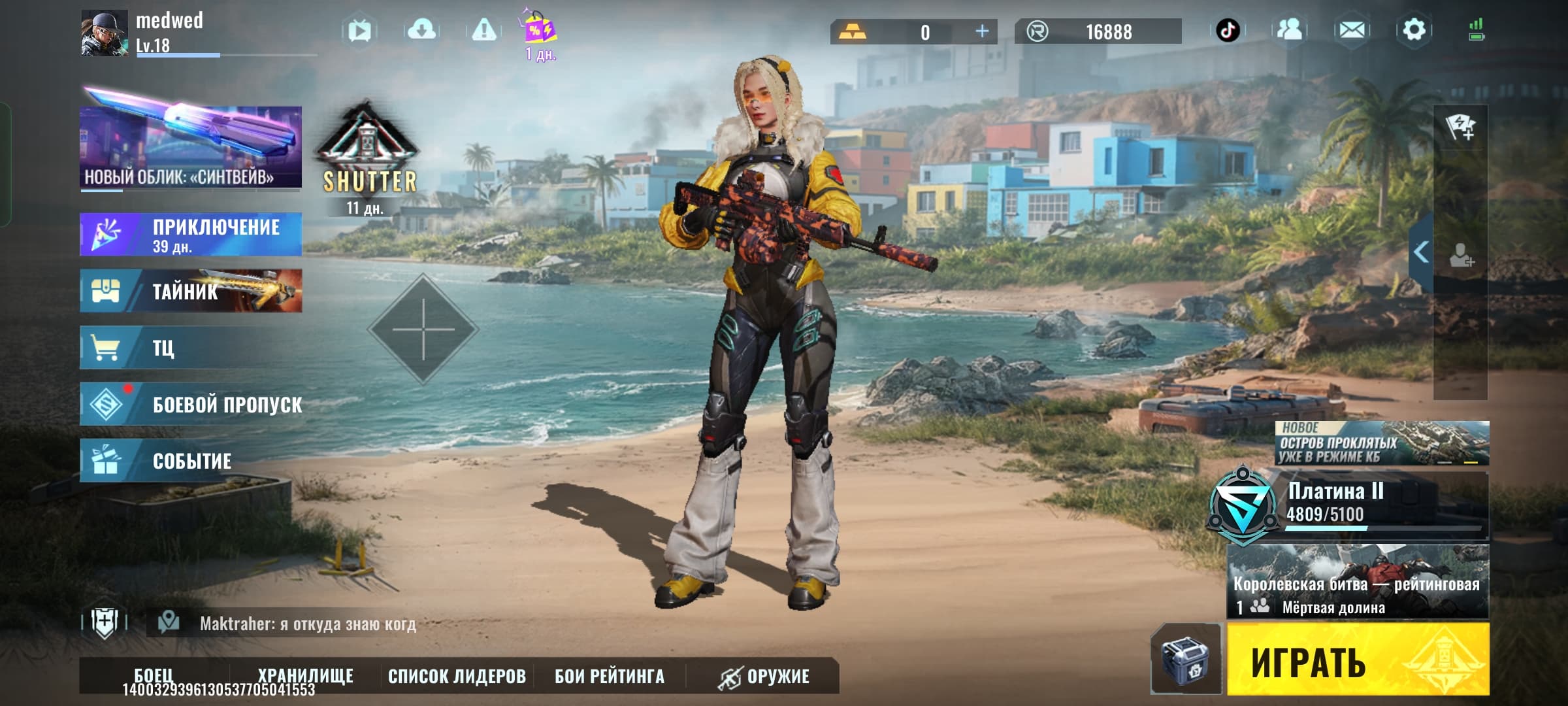Open the Оружие tab
1568x706 pixels.
coord(763,676)
